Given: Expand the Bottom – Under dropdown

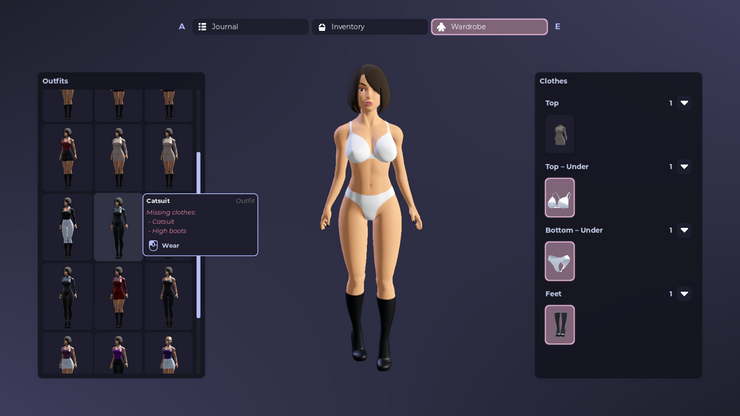Looking at the screenshot, I should [x=684, y=230].
